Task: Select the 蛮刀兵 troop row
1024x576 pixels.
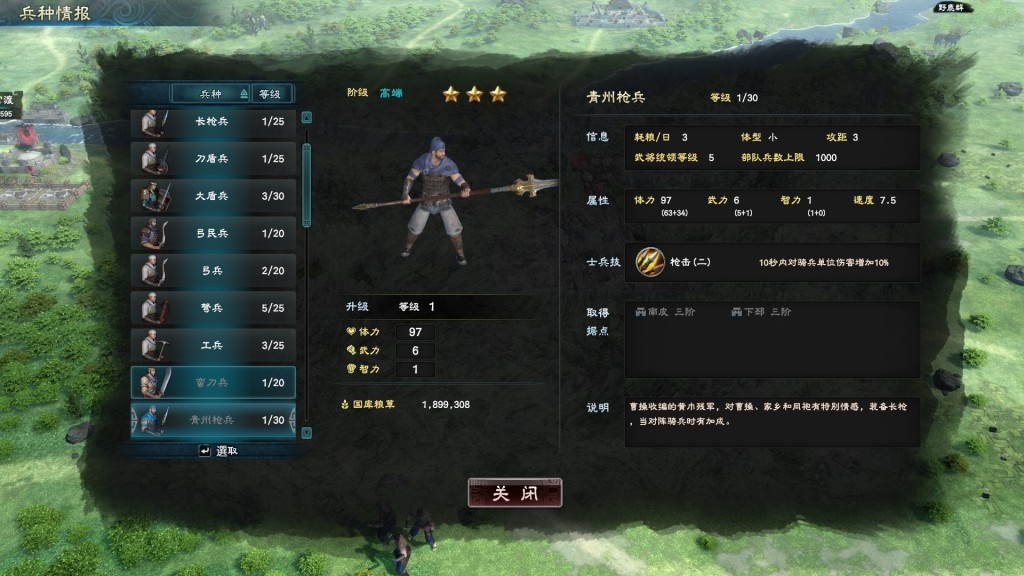Action: coord(213,382)
